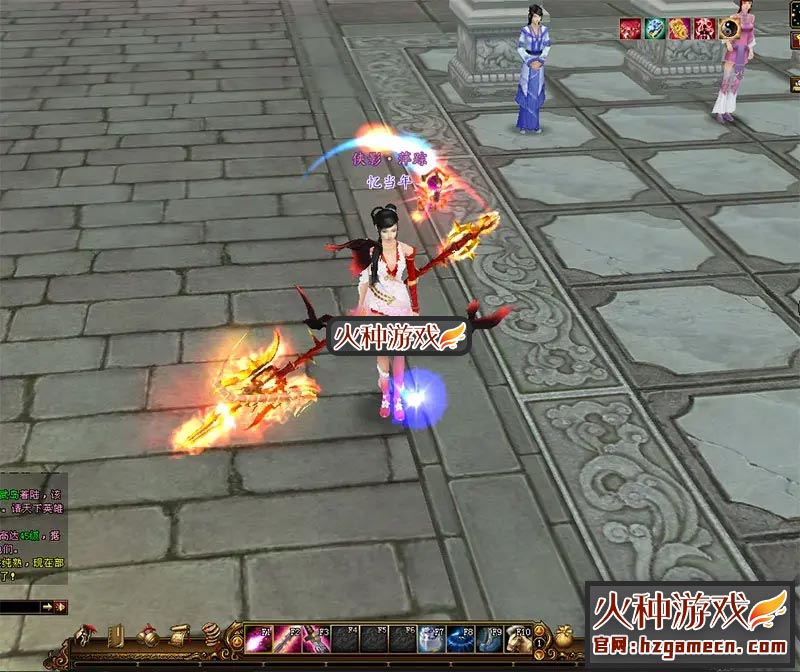Click the chat text input box

pyautogui.click(x=18, y=607)
